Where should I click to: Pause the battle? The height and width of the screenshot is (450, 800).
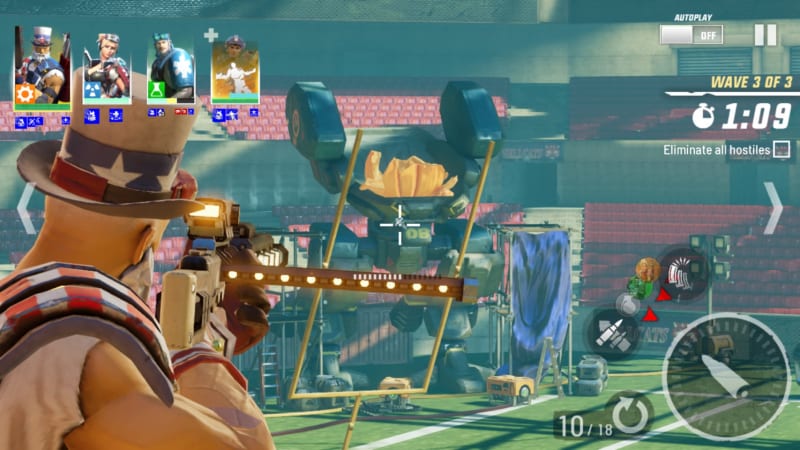(x=765, y=35)
